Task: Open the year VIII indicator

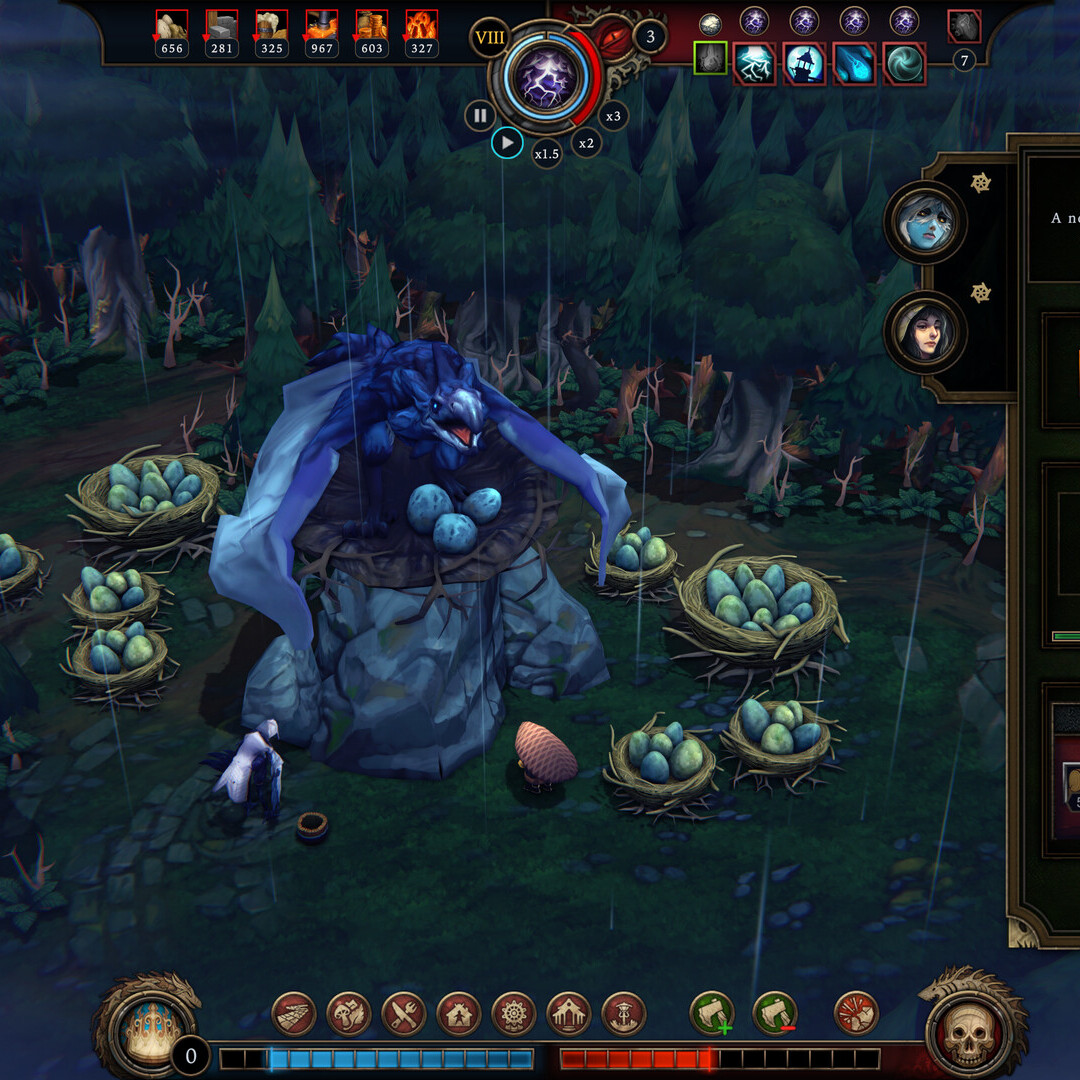Action: pyautogui.click(x=490, y=40)
